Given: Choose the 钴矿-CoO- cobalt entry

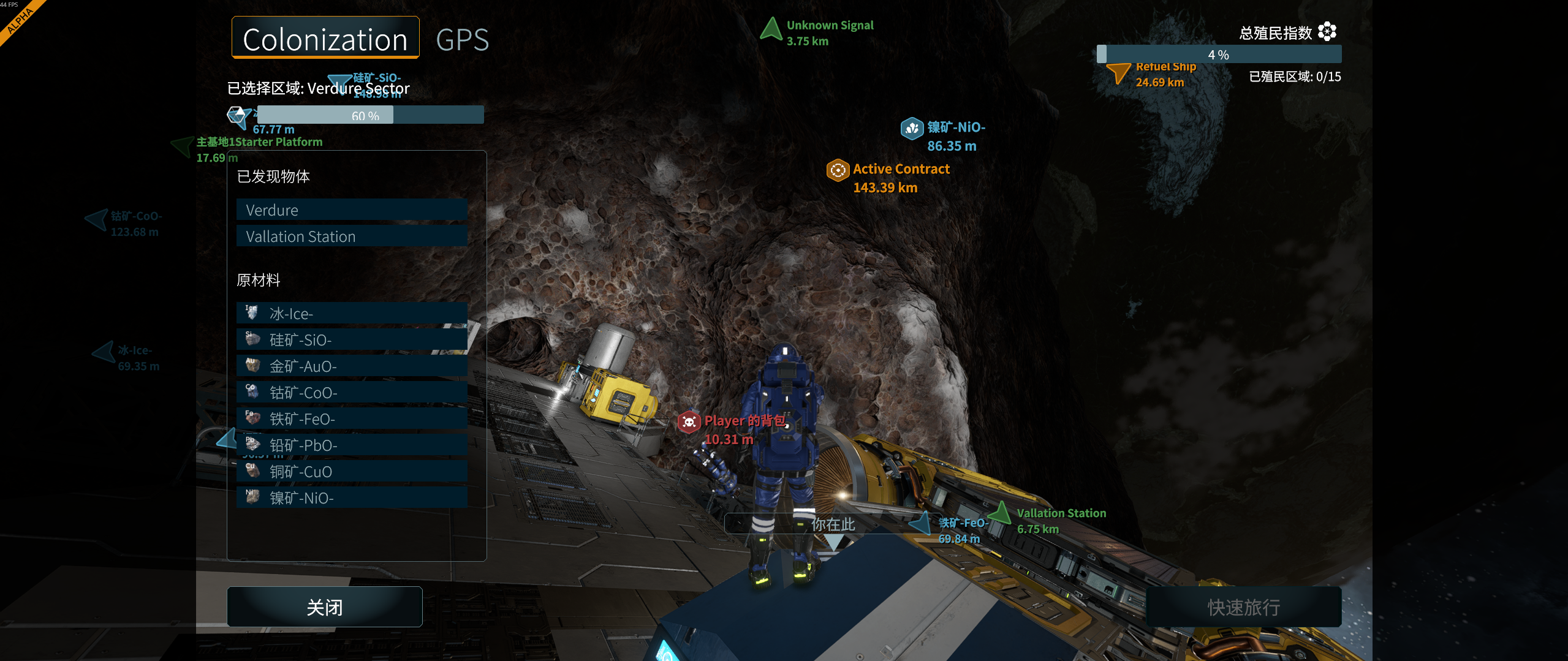Looking at the screenshot, I should click(352, 393).
